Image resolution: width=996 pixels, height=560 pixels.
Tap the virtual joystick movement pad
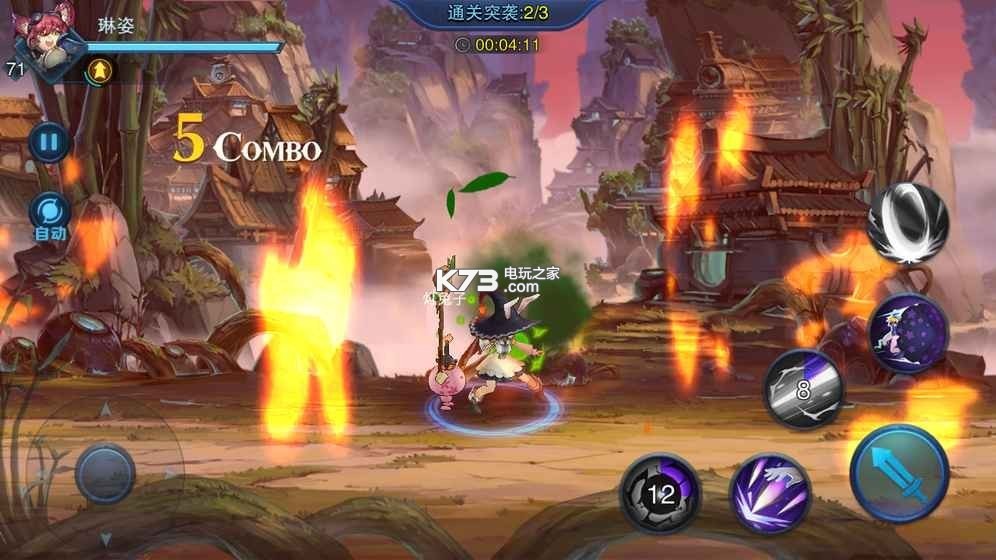tap(105, 472)
